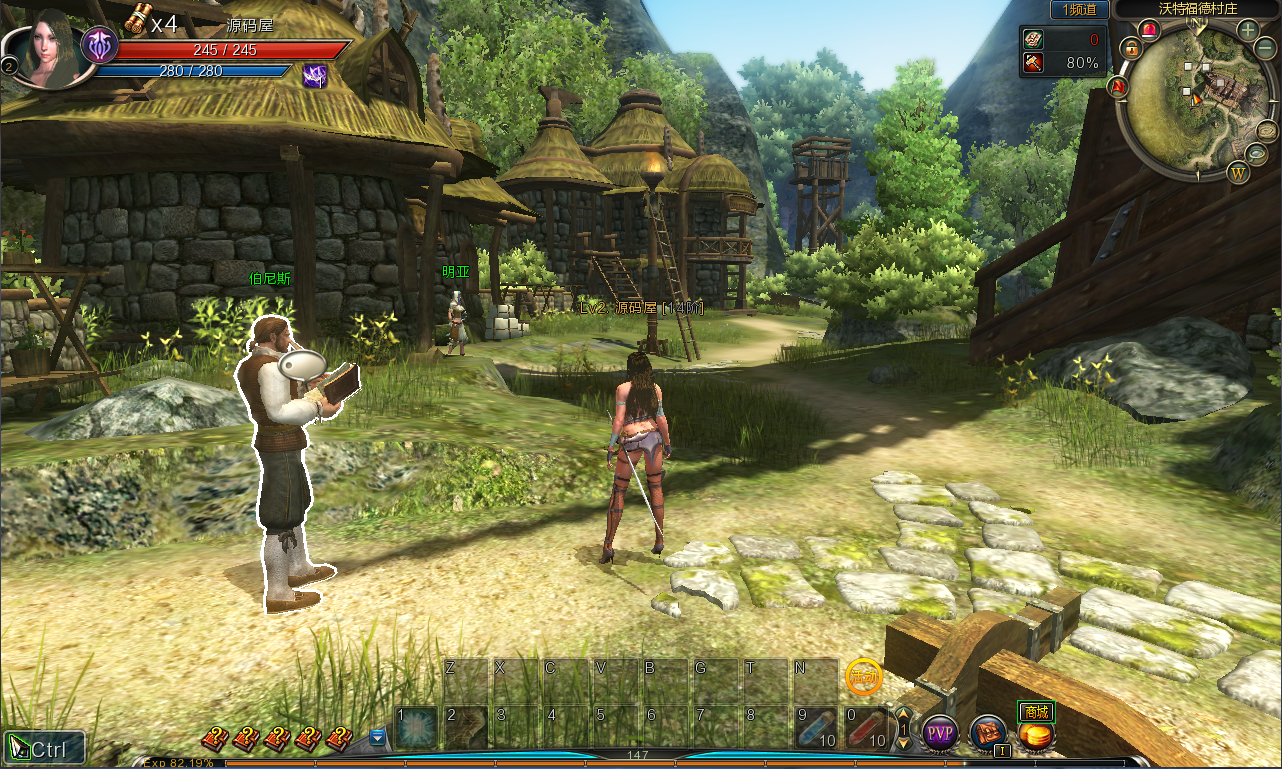Click the red flag icon on minimap edge

point(1118,87)
